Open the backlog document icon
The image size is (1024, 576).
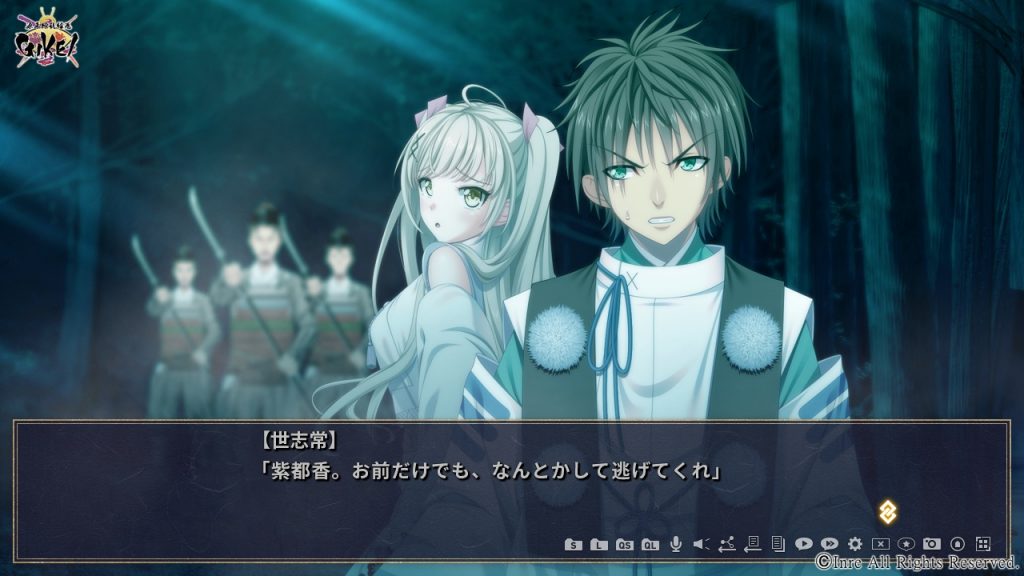click(x=777, y=544)
